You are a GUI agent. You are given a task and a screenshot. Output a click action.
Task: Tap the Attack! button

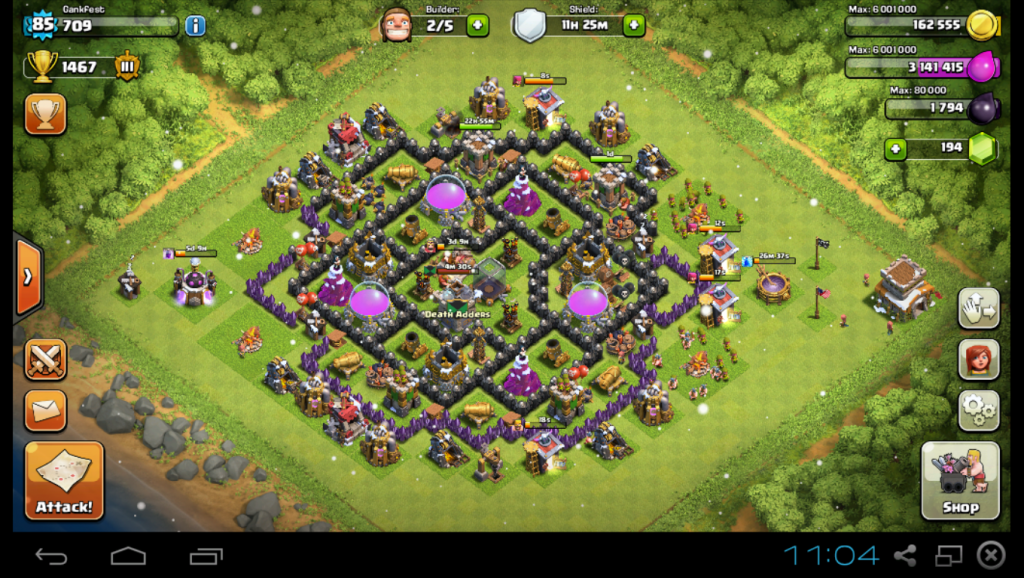click(64, 480)
